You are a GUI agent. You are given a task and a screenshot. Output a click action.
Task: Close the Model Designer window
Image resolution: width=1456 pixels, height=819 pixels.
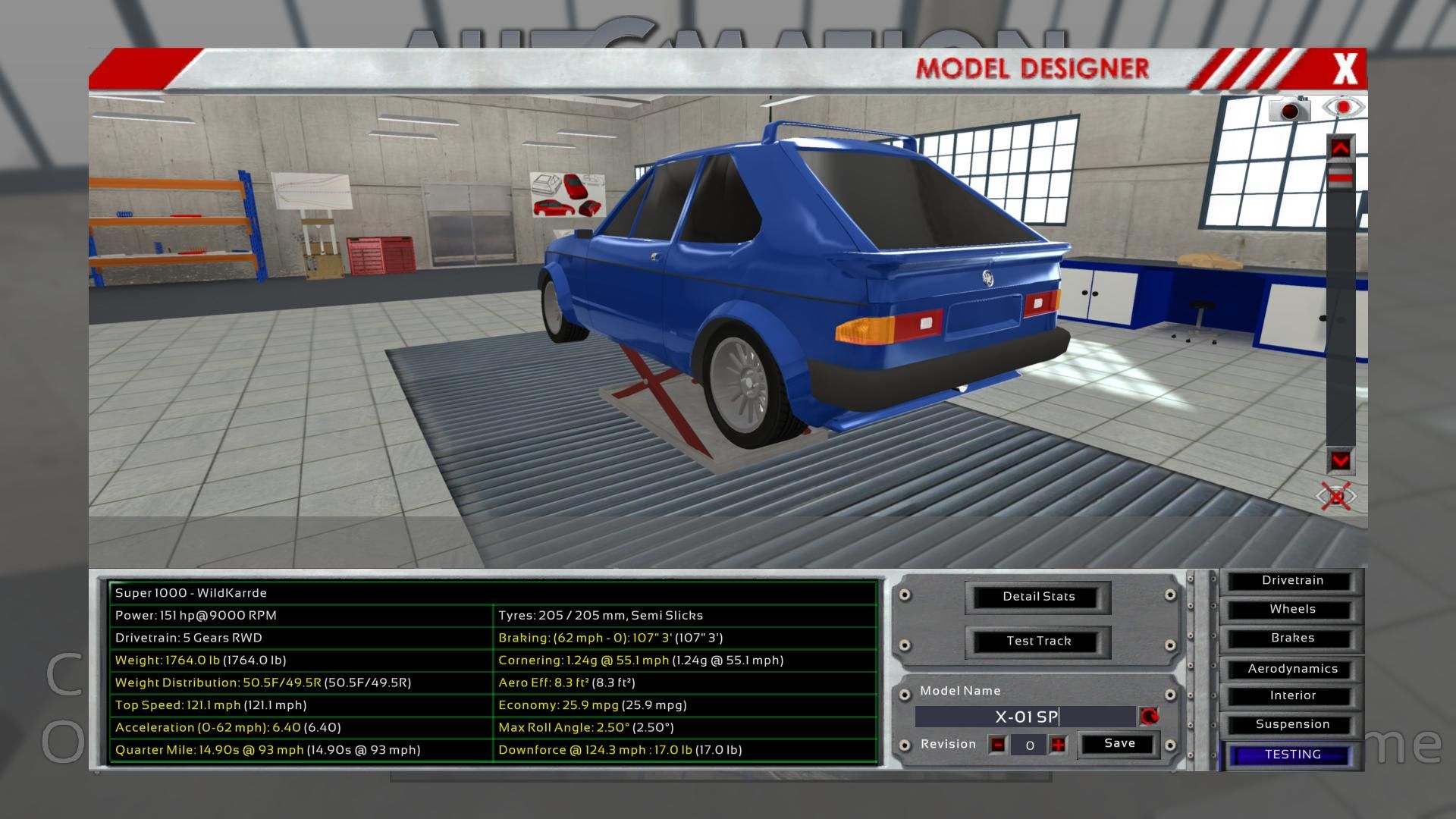1345,69
